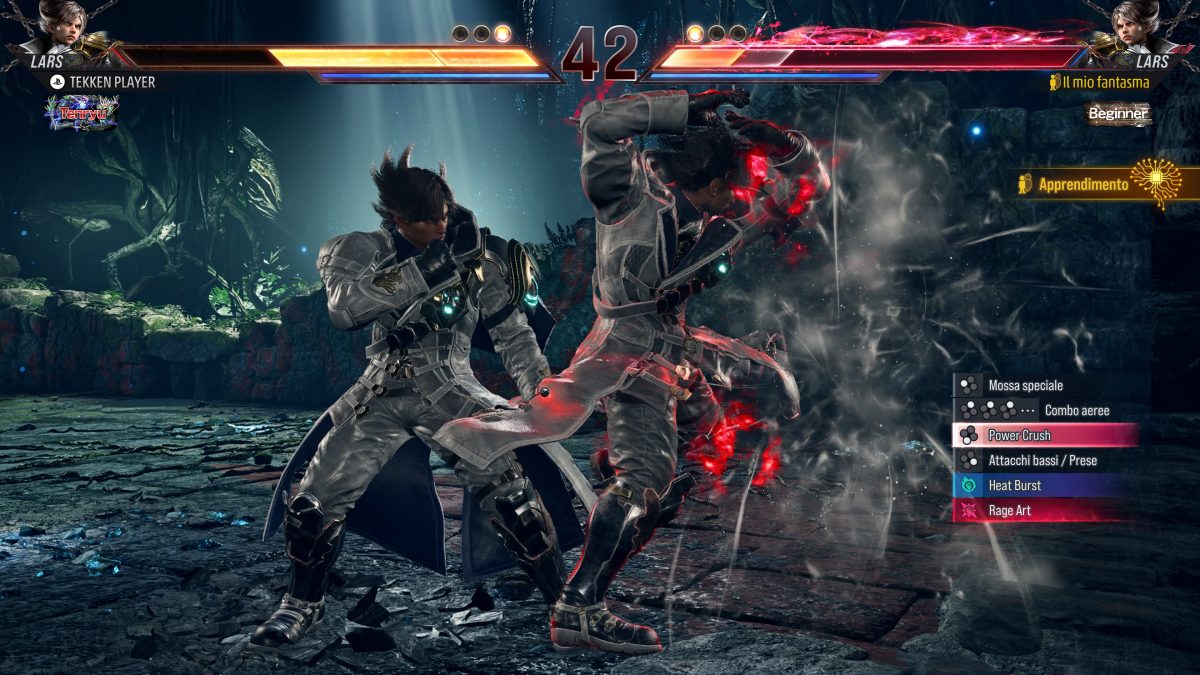The image size is (1200, 675).
Task: Open the TEKKEN PLAYER name tag
Action: click(x=102, y=82)
